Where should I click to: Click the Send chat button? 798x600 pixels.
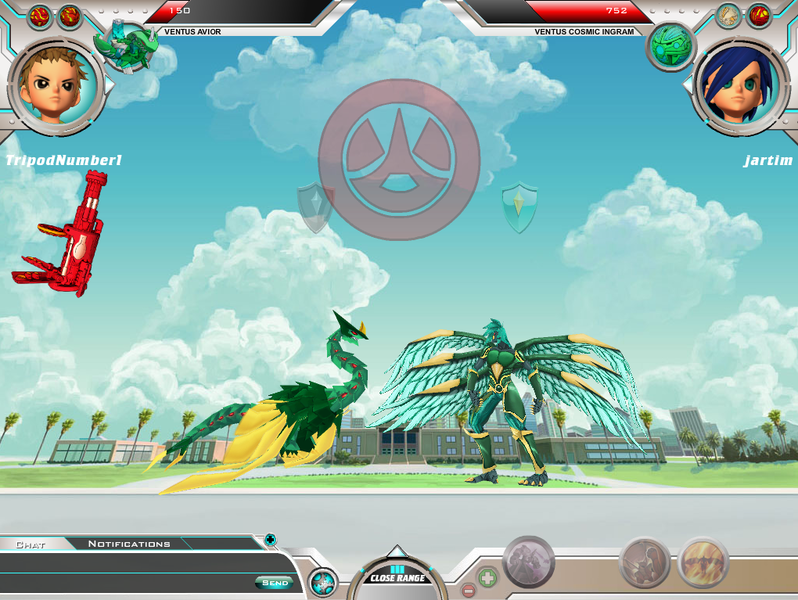(275, 583)
